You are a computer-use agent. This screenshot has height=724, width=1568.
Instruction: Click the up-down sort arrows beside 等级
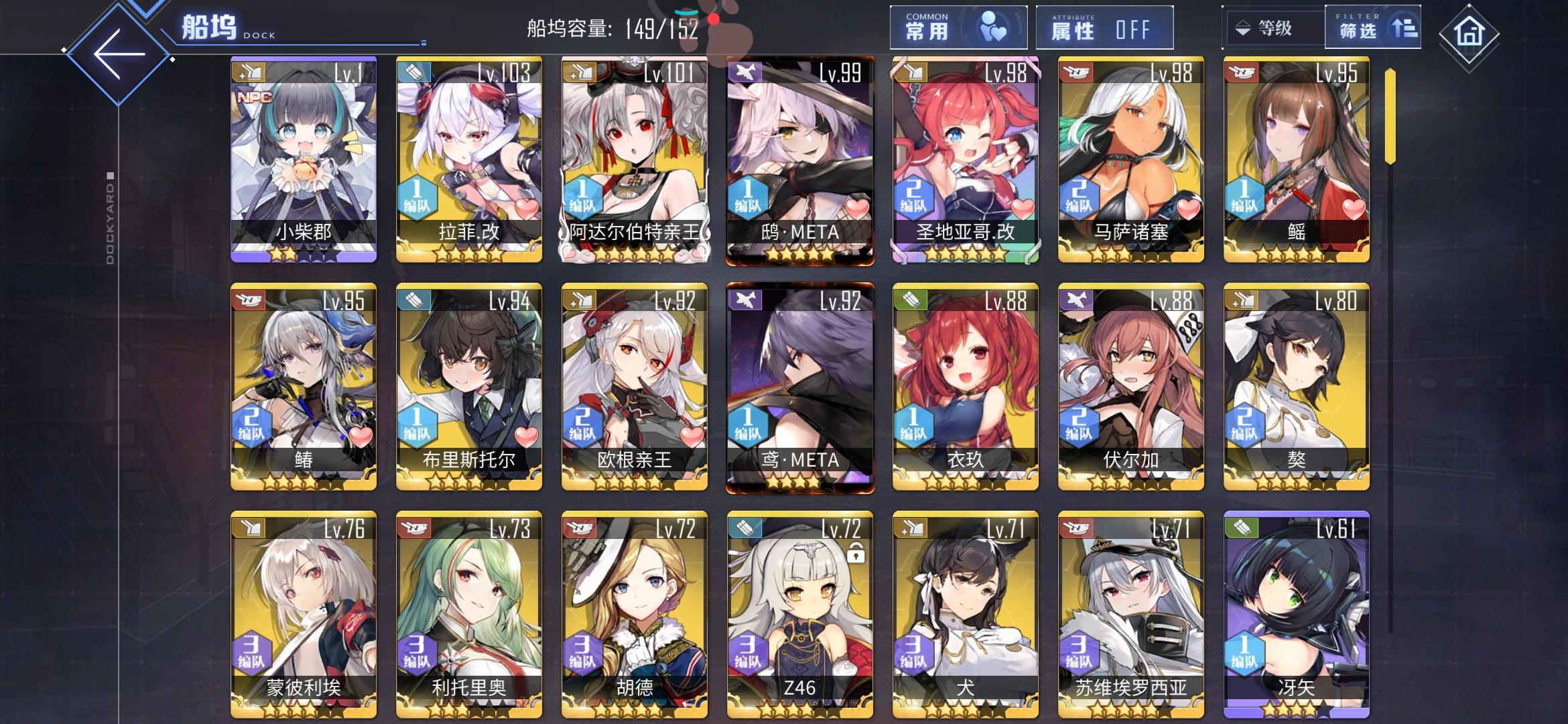click(x=1244, y=28)
